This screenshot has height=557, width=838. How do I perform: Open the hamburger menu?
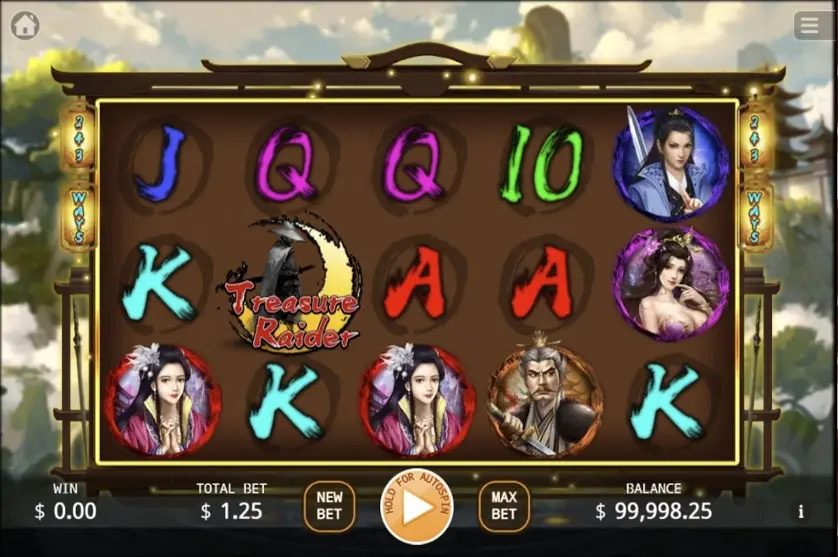pos(812,25)
